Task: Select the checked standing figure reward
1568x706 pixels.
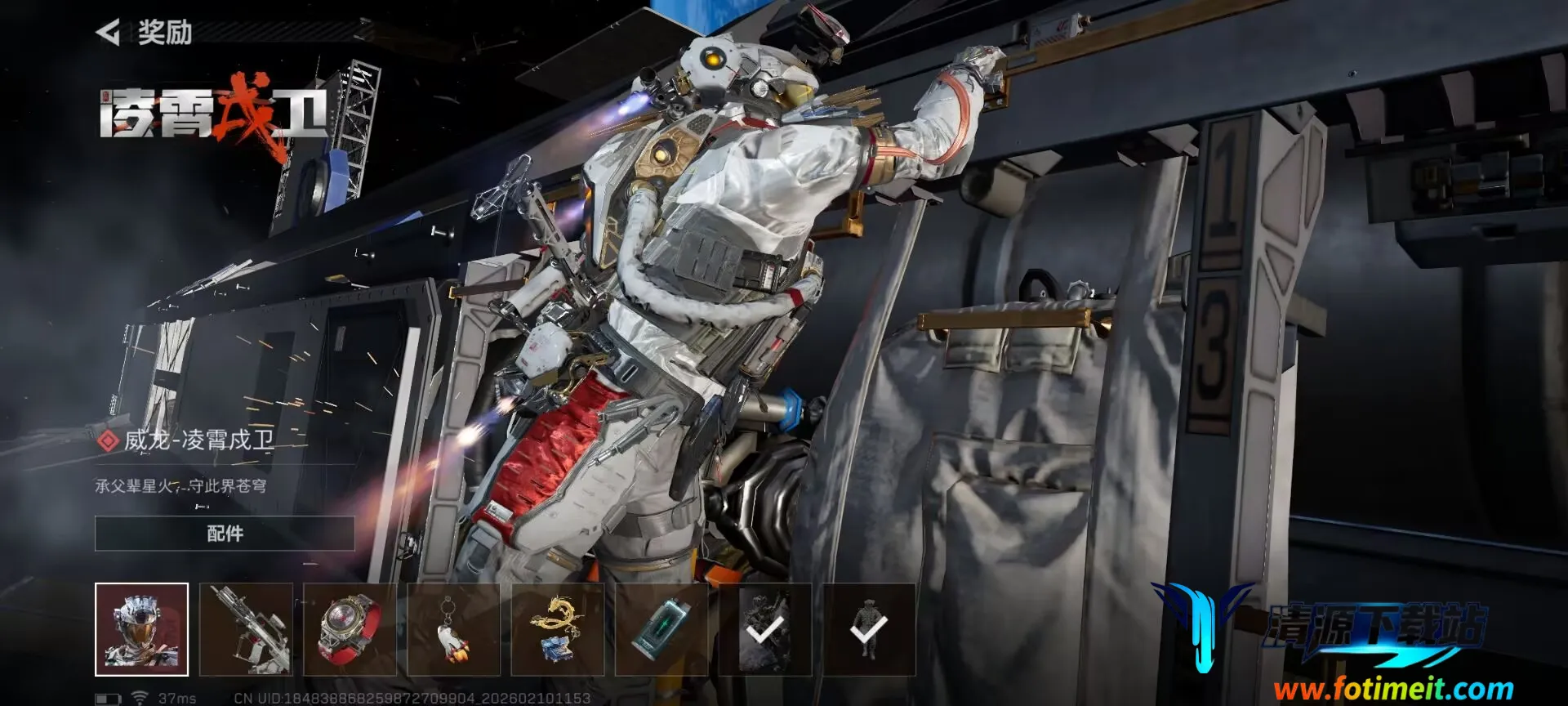Action: point(869,629)
